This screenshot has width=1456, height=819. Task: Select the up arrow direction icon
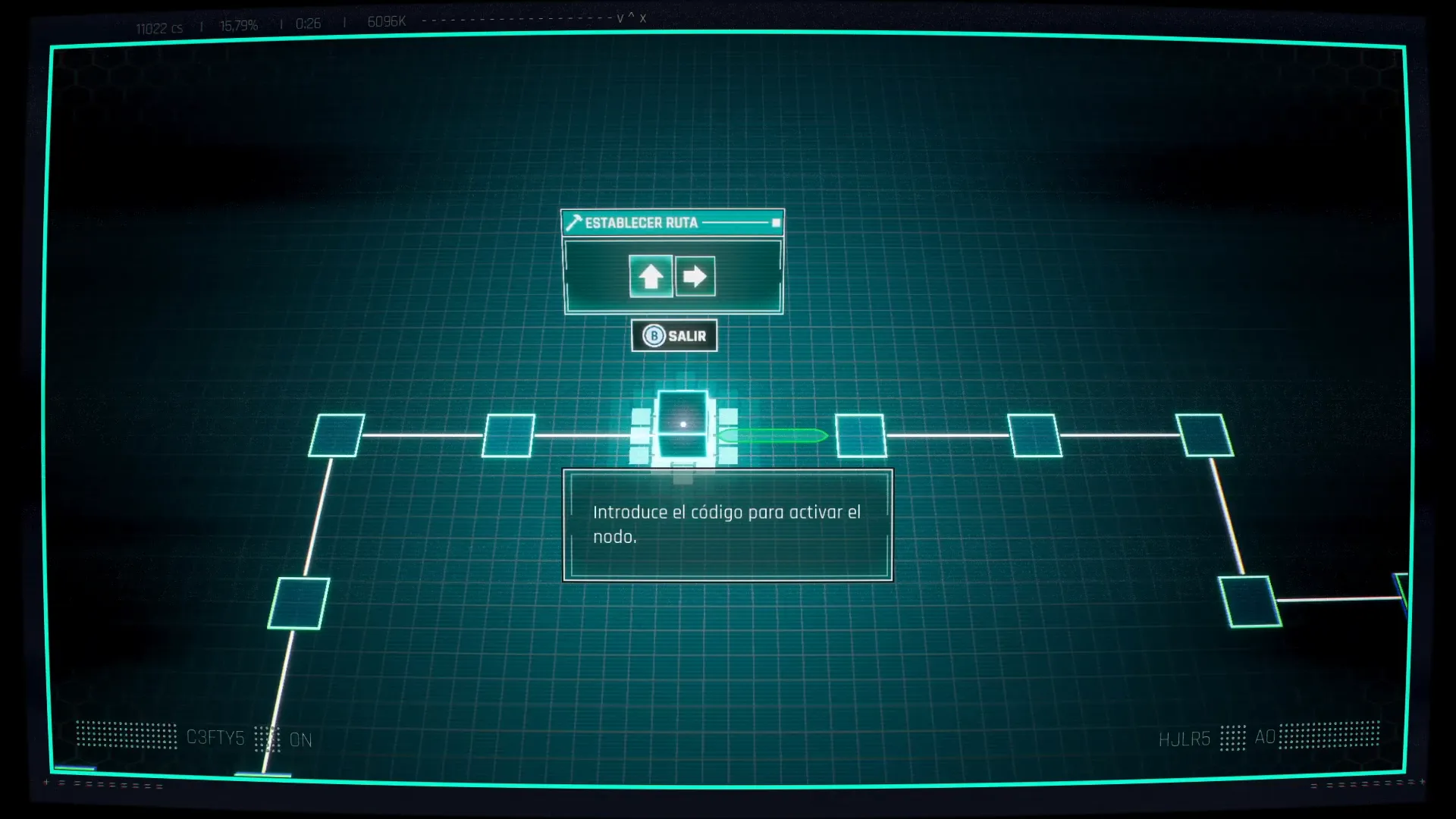click(651, 276)
